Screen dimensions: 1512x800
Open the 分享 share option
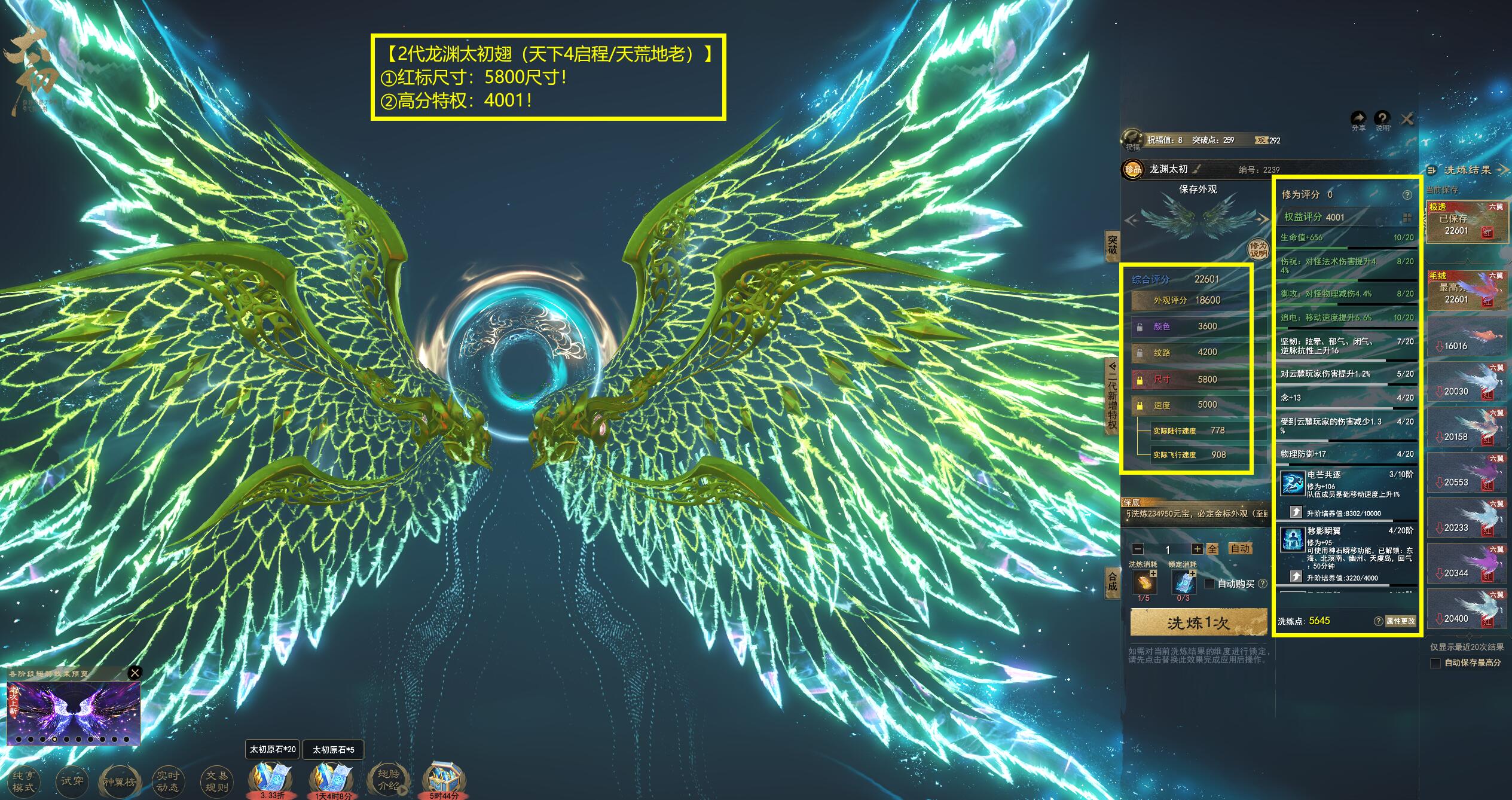[x=1358, y=120]
